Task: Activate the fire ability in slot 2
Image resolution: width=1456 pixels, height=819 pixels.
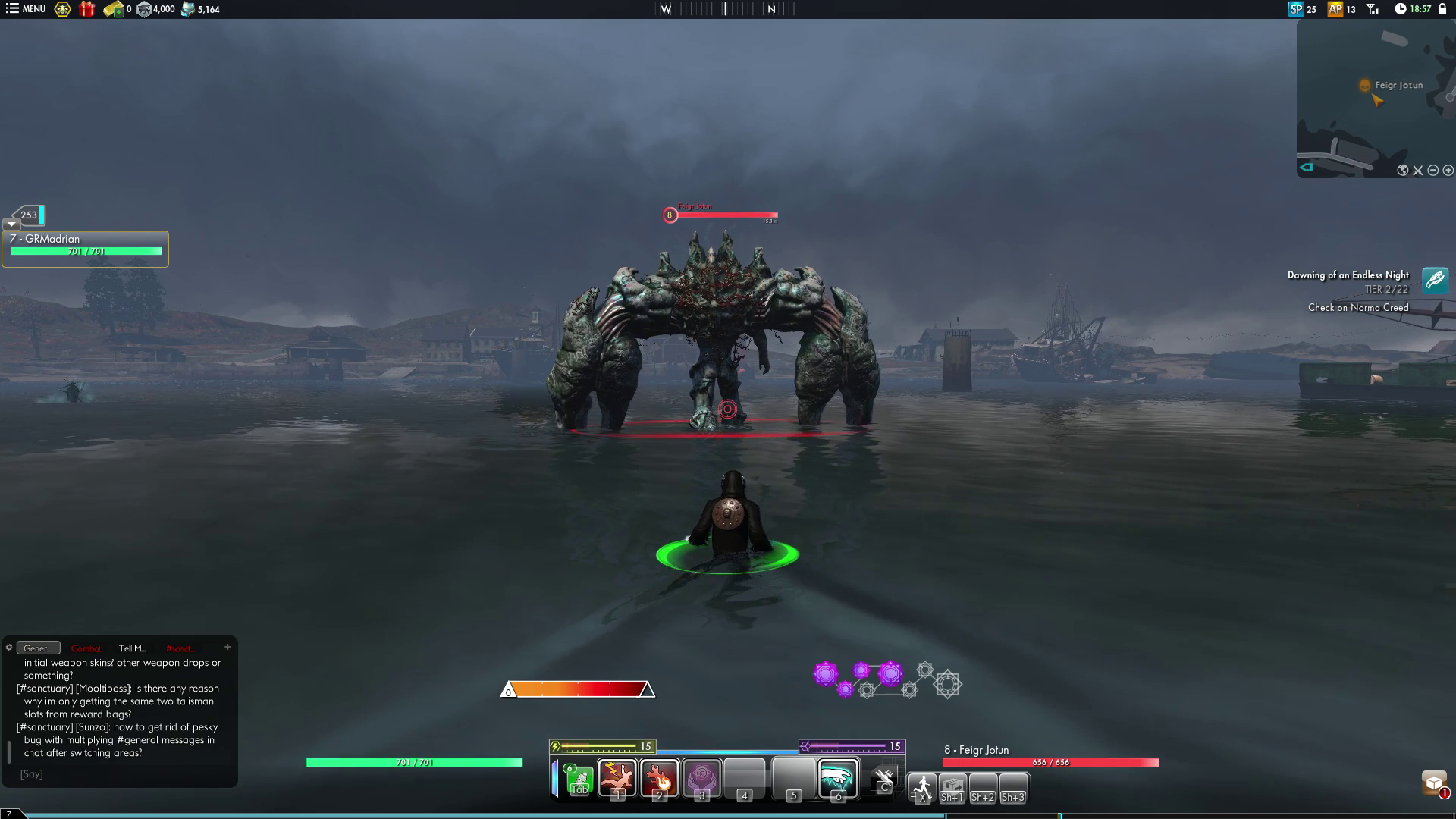Action: [x=659, y=778]
